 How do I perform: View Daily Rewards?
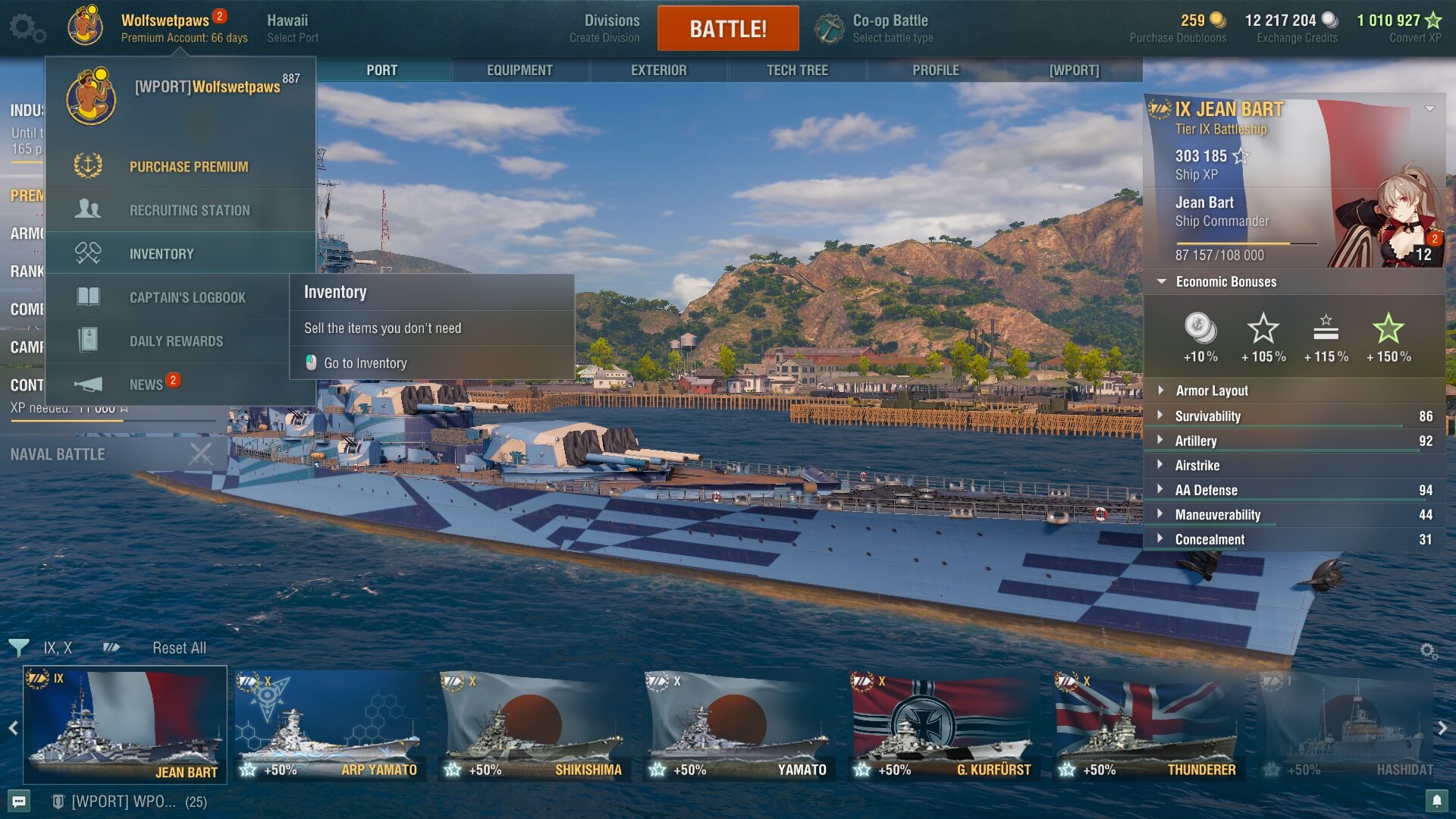tap(176, 341)
